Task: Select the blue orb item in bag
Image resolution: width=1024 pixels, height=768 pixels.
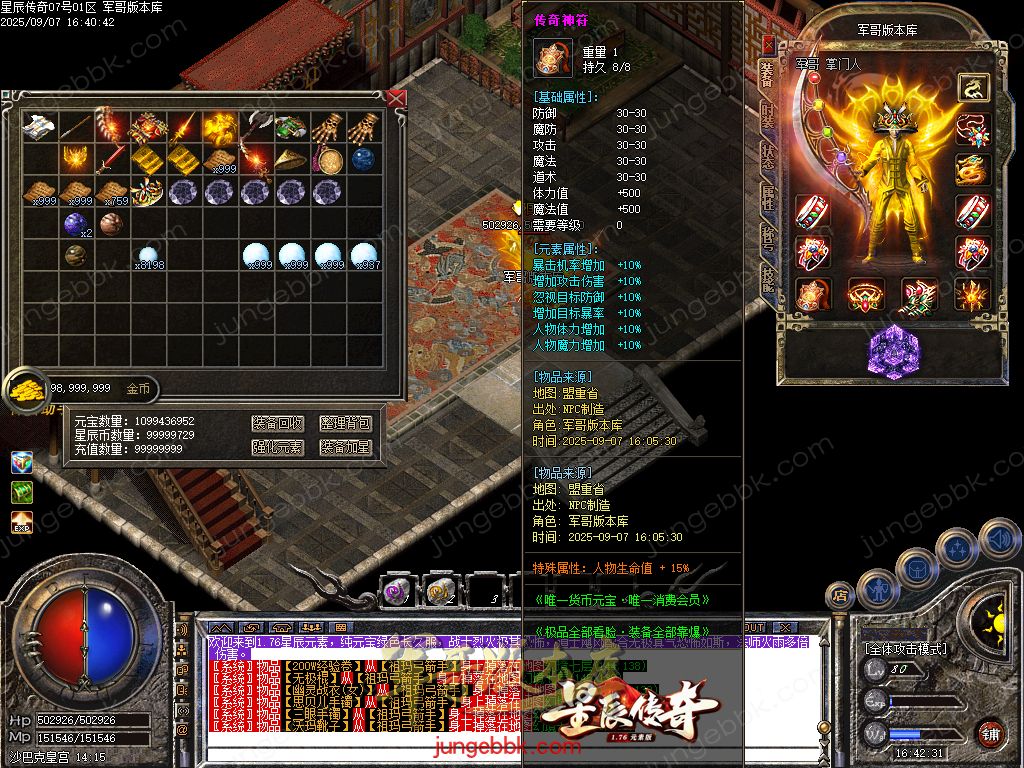Action: (363, 159)
